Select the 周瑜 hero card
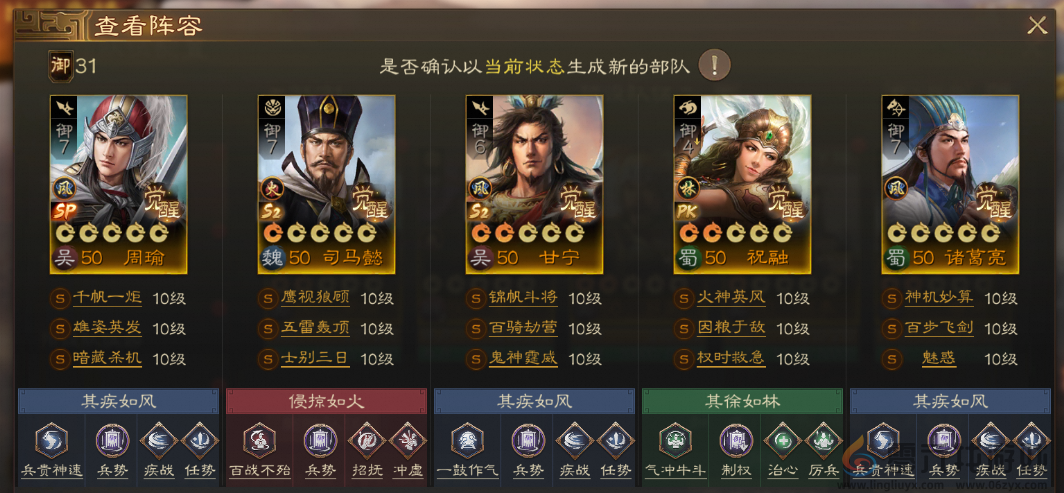 click(118, 183)
